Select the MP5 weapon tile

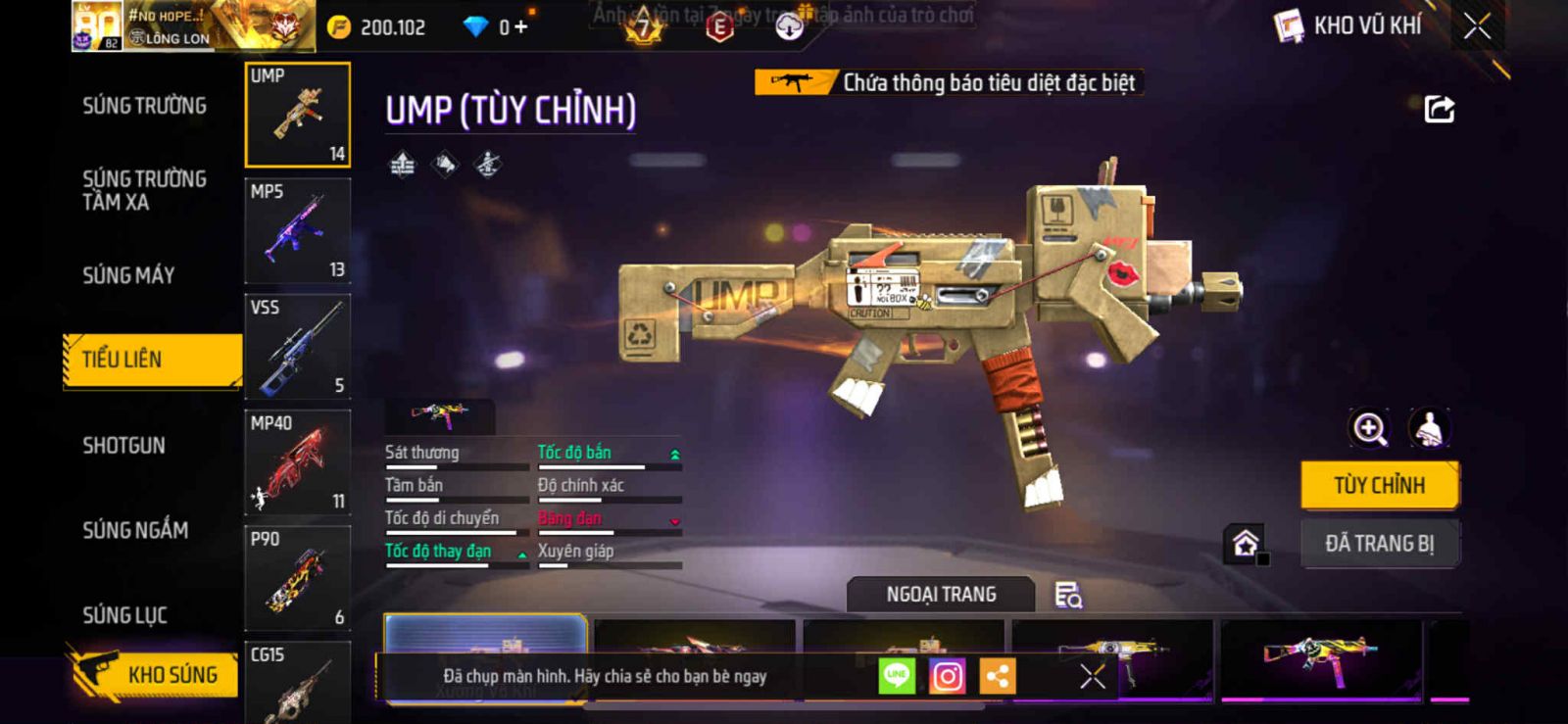(x=297, y=231)
